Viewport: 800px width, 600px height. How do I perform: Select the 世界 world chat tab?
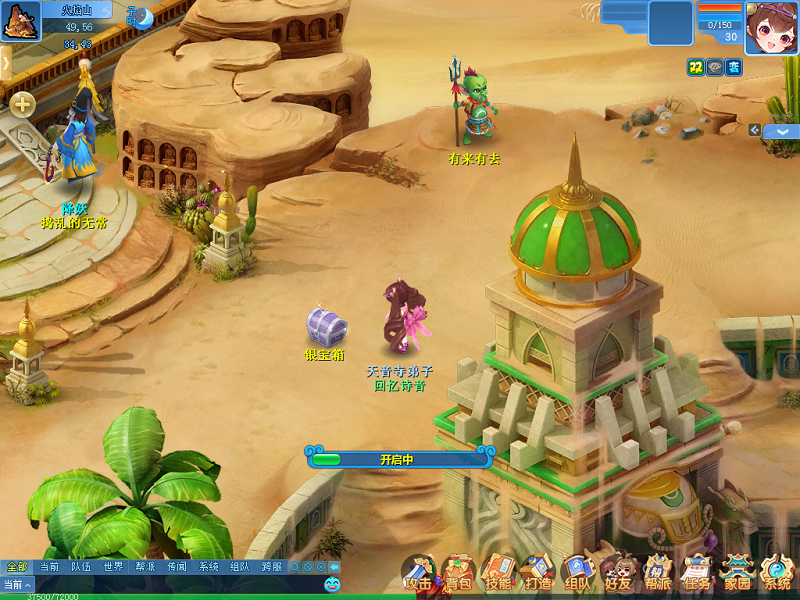pyautogui.click(x=113, y=567)
